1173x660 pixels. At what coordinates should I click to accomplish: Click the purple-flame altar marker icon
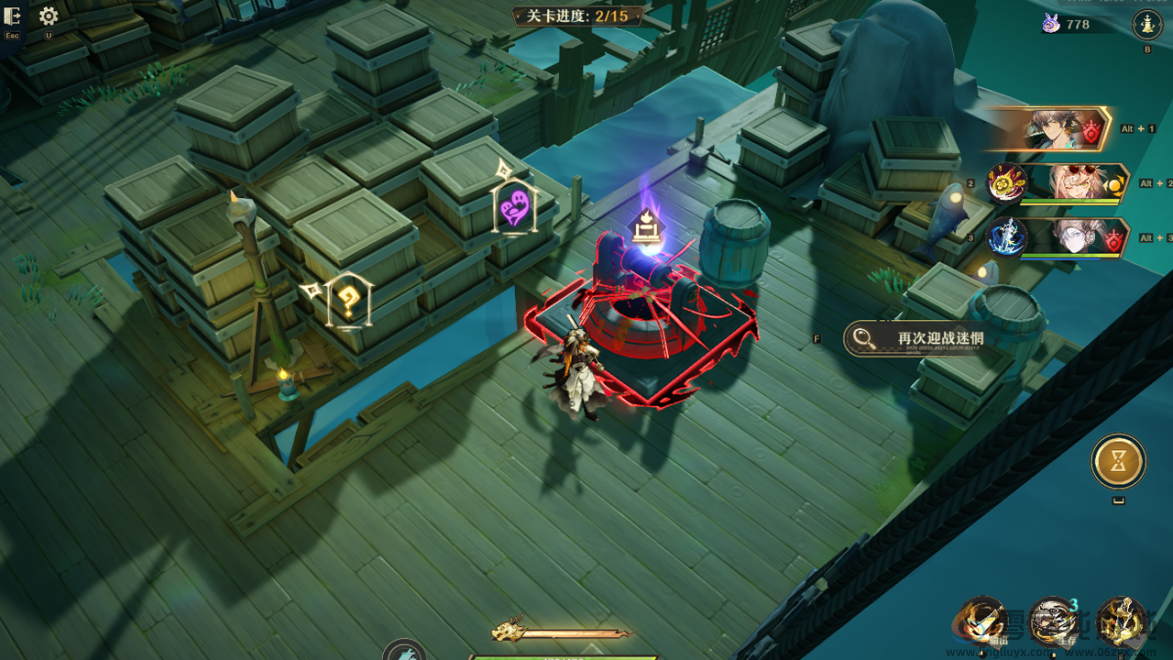coord(647,229)
